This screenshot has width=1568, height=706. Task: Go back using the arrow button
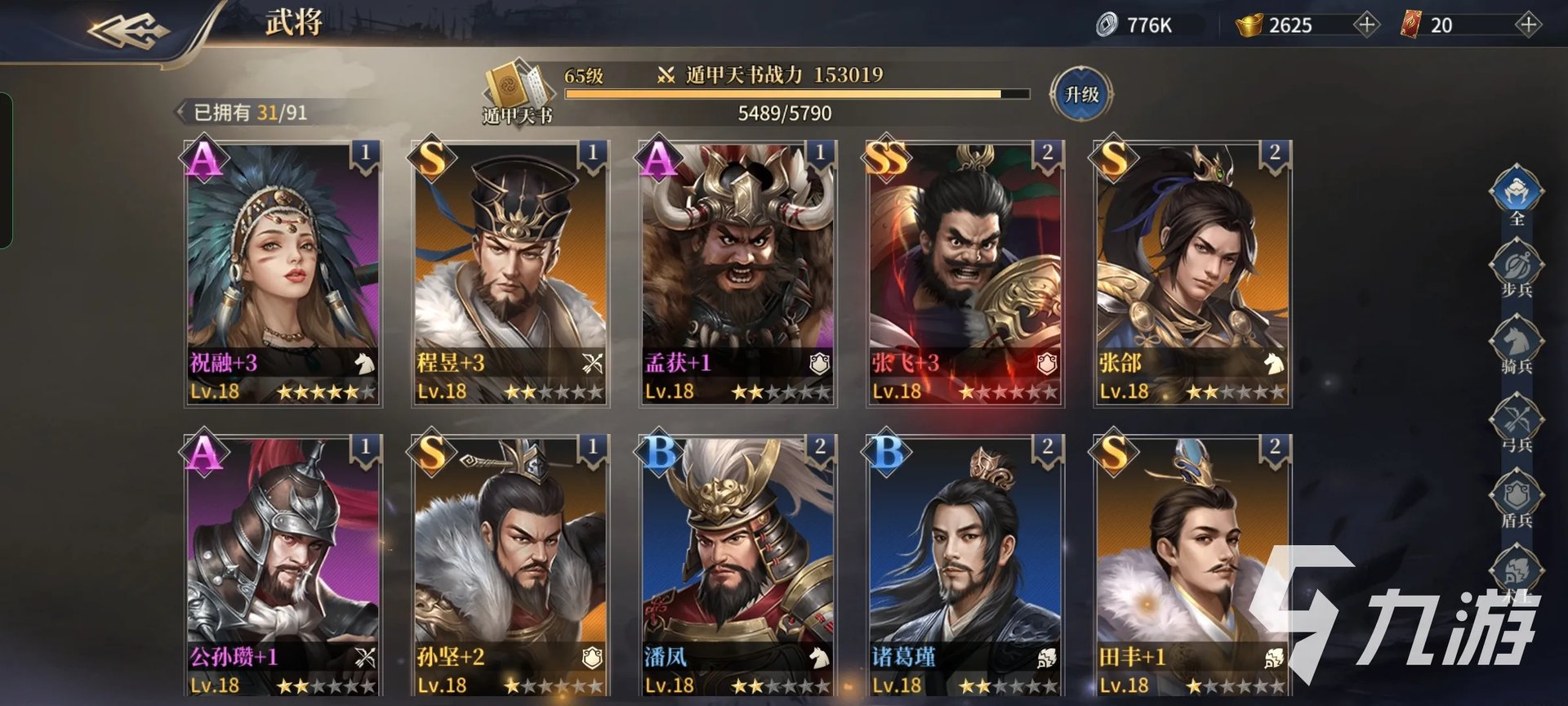pos(128,31)
